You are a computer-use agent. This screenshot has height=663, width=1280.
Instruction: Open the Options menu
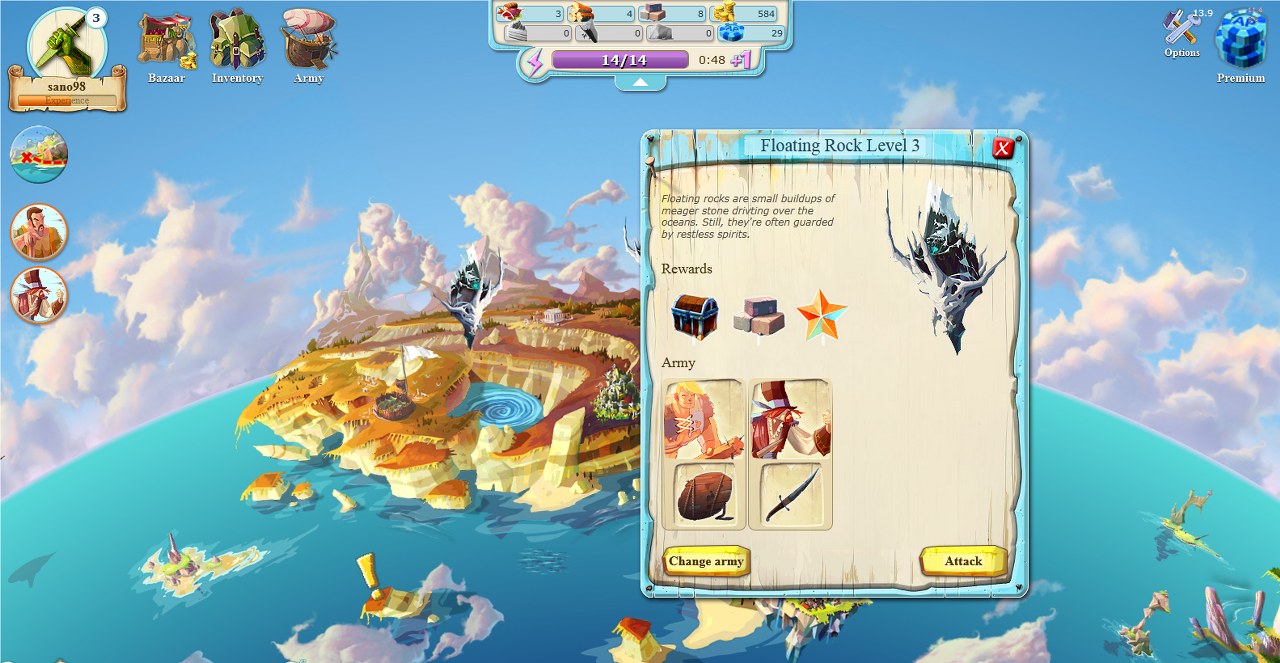click(1182, 33)
